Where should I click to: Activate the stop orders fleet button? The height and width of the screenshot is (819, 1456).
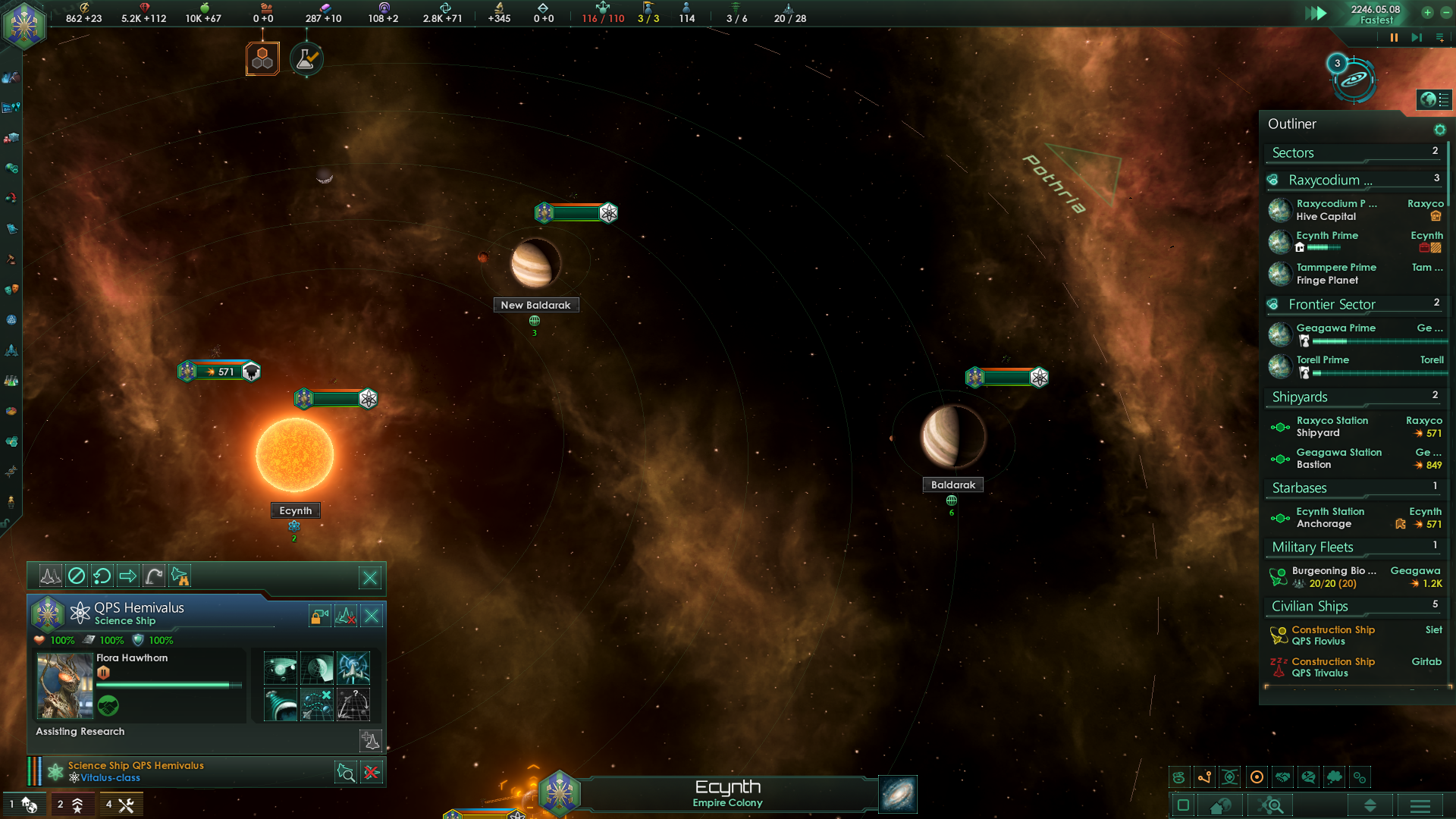[x=77, y=576]
